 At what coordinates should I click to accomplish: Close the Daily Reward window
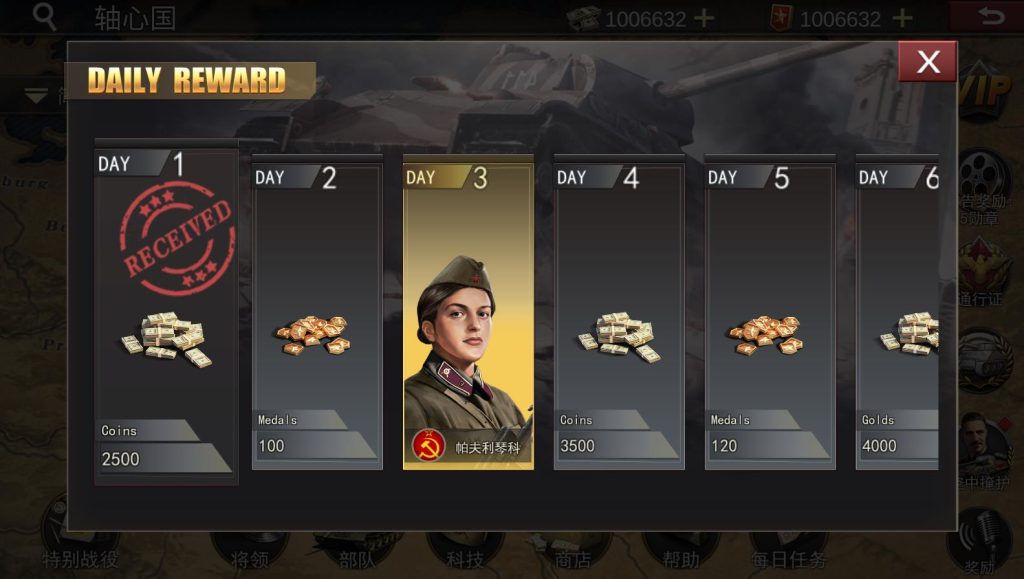click(927, 62)
